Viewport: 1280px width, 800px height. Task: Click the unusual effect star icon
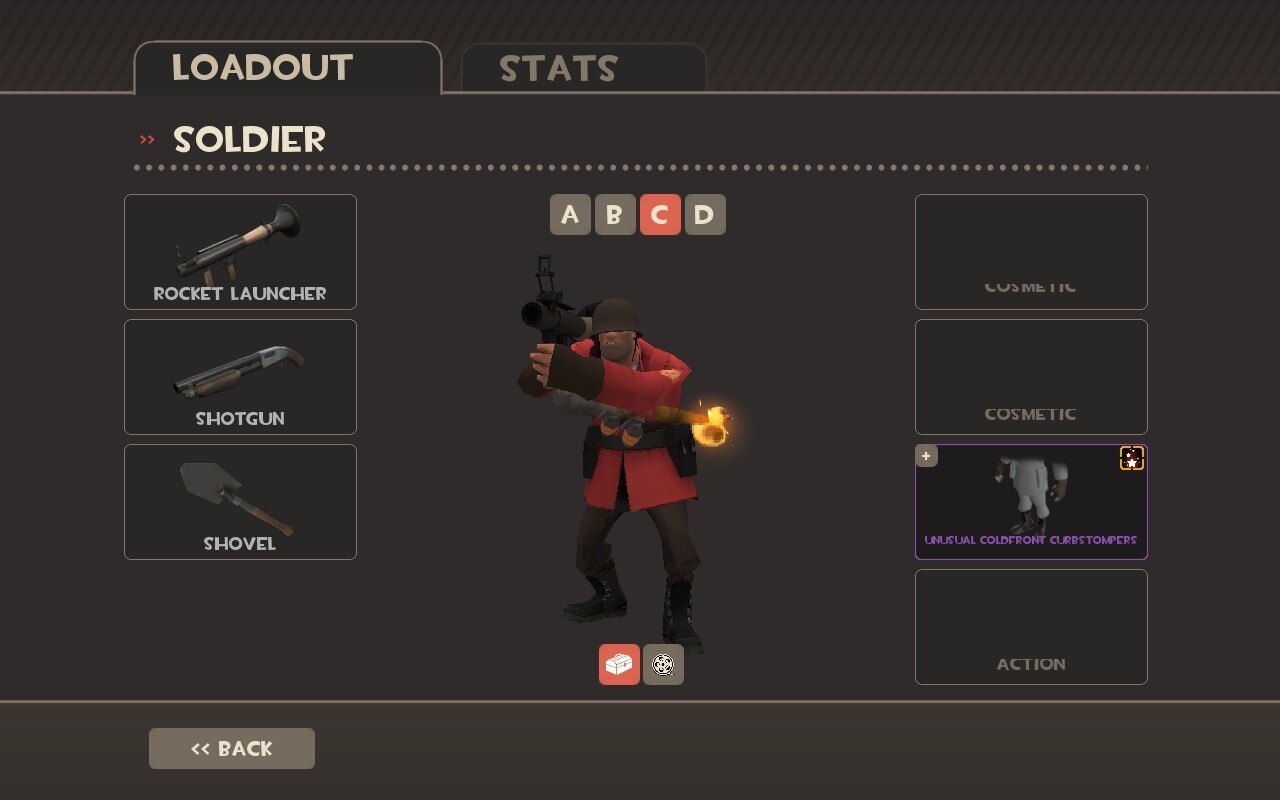point(1132,458)
